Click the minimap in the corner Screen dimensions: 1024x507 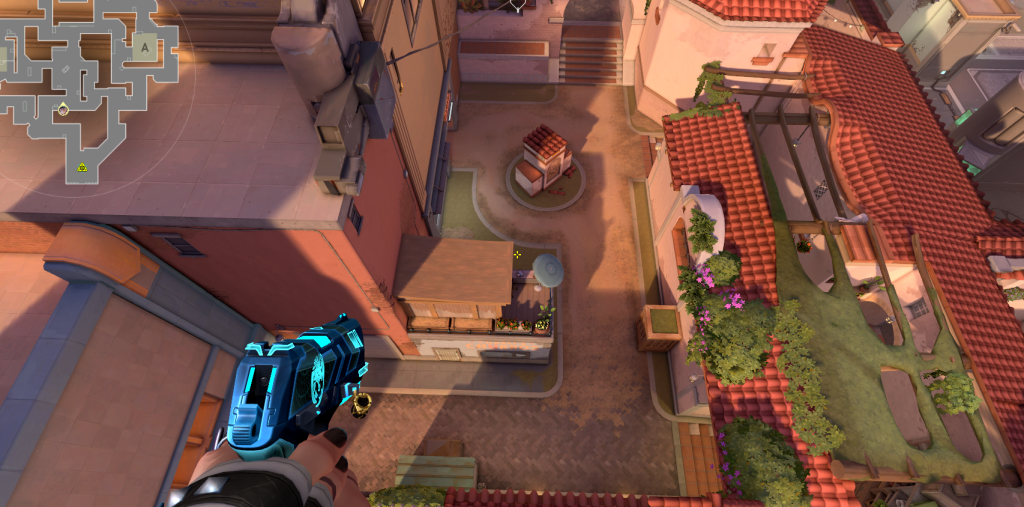88,90
